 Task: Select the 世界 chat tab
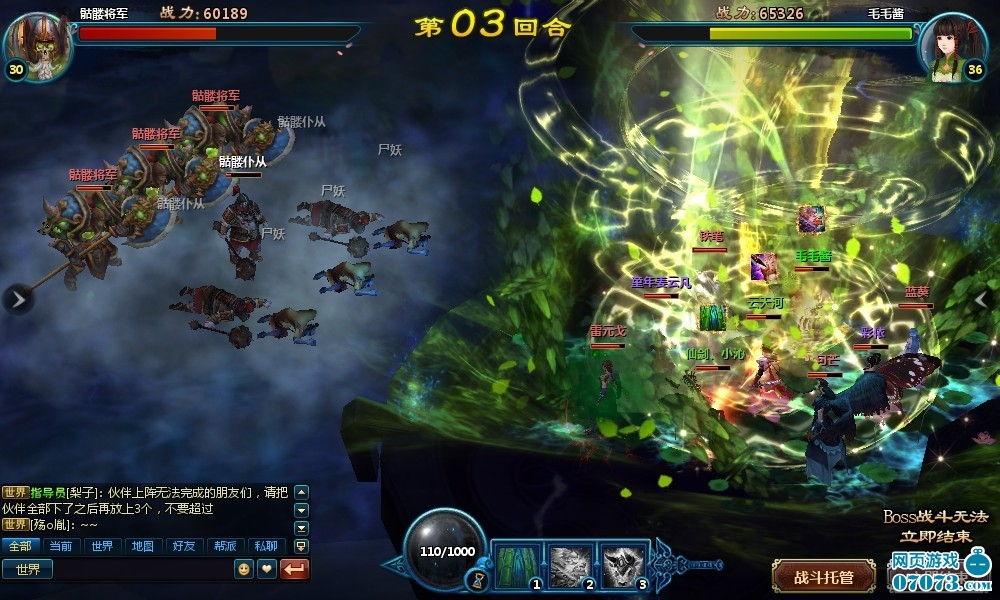pyautogui.click(x=101, y=546)
